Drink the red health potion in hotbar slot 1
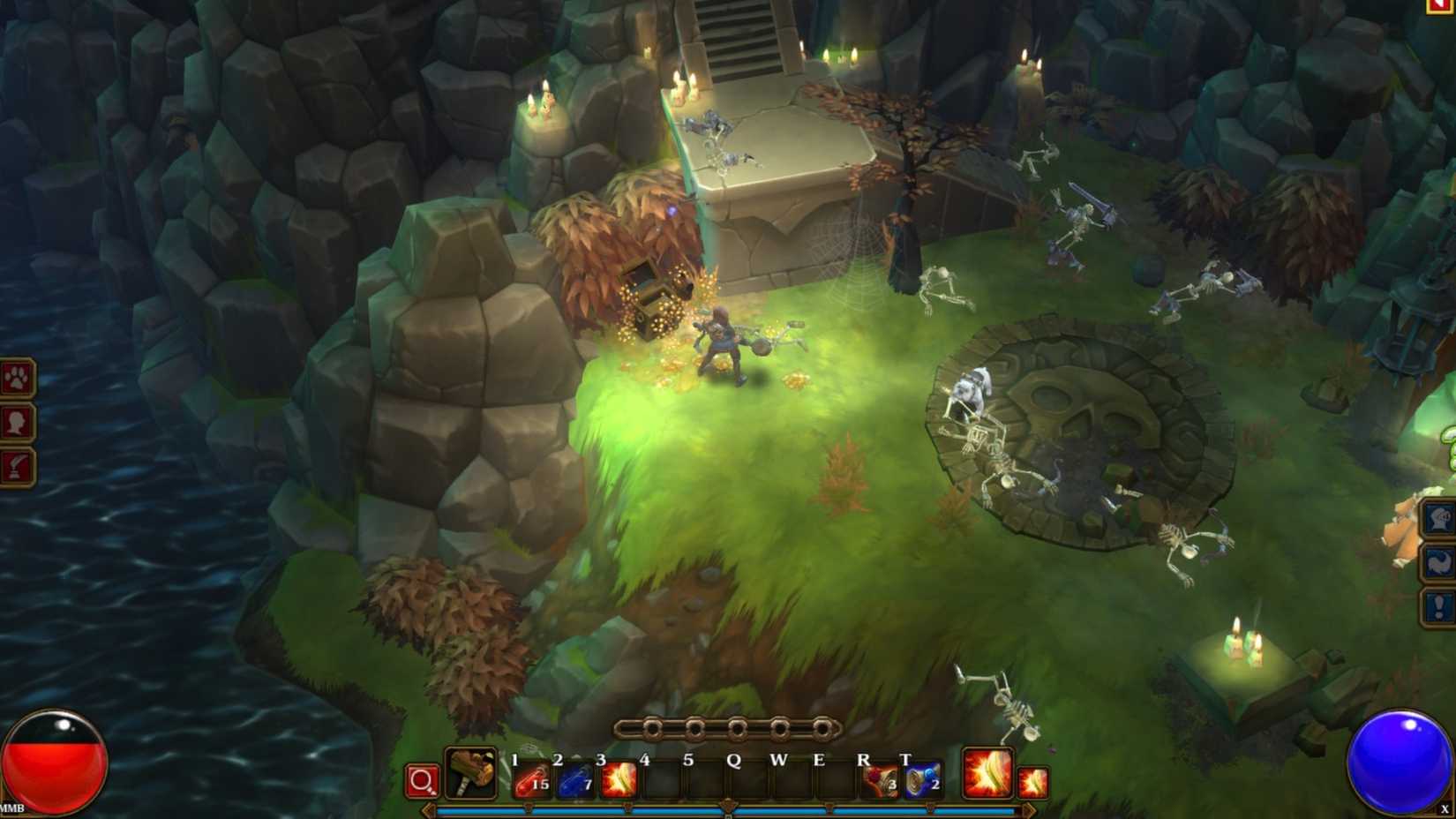Screen dimensions: 1456x819 tap(530, 780)
